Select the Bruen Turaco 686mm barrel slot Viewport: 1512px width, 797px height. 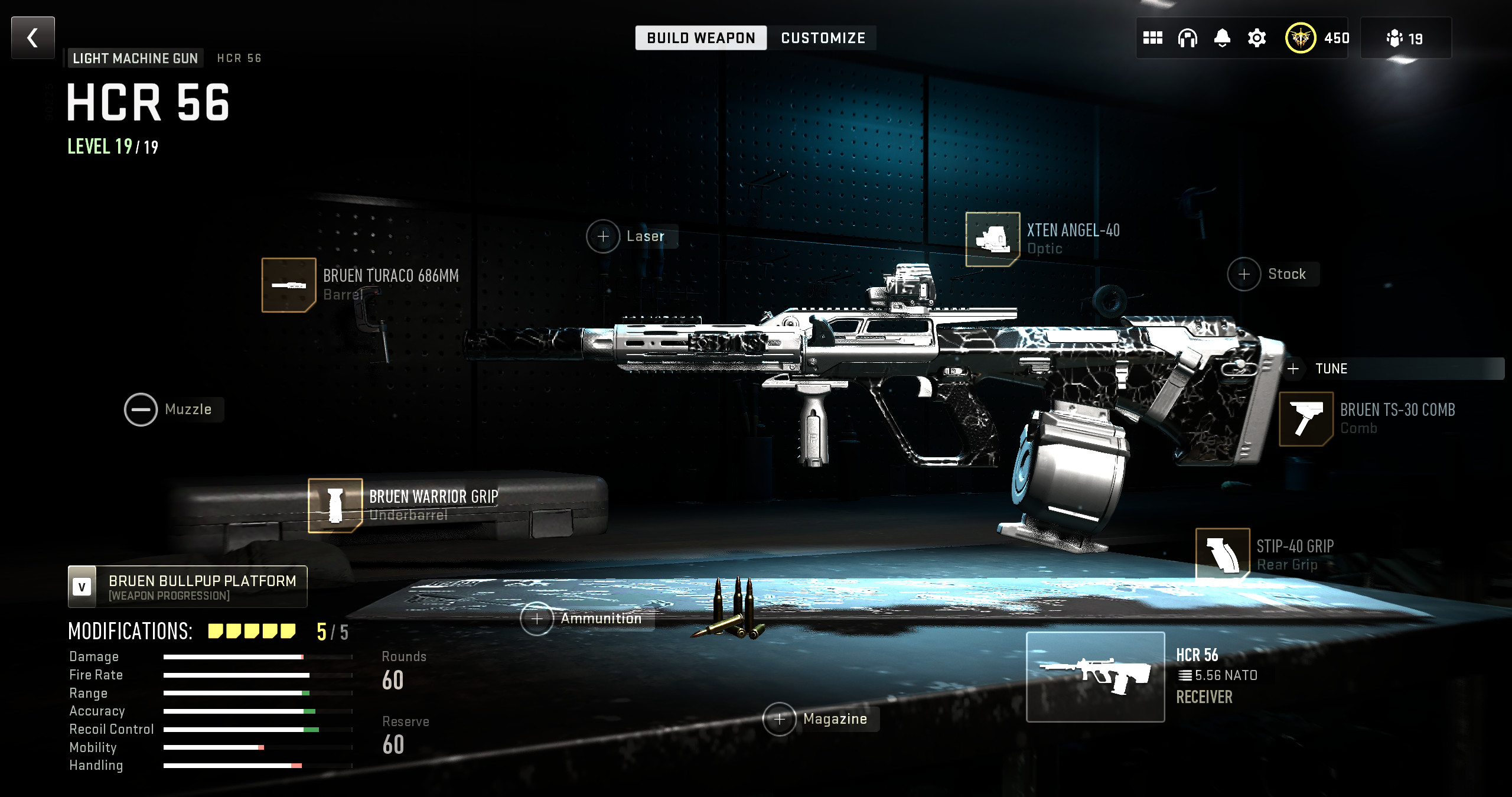coord(289,285)
